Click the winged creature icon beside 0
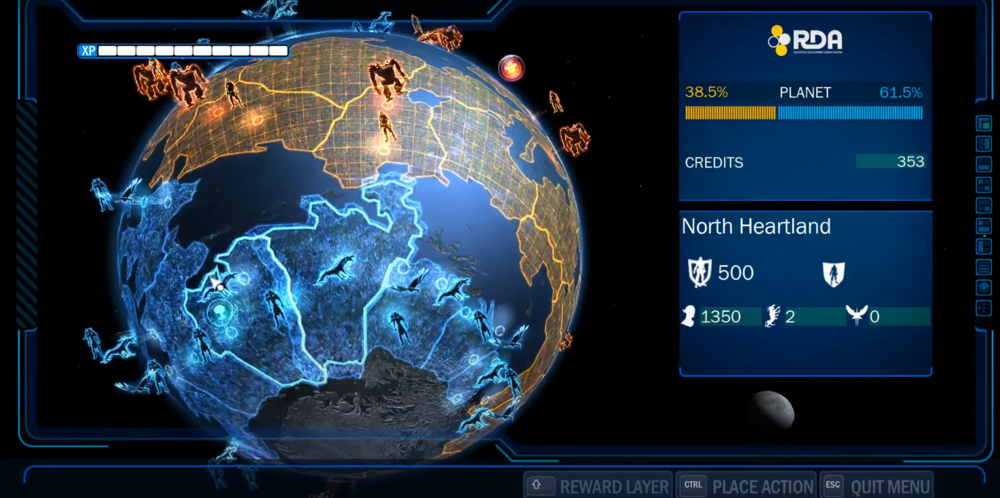This screenshot has width=1000, height=498. click(x=855, y=317)
